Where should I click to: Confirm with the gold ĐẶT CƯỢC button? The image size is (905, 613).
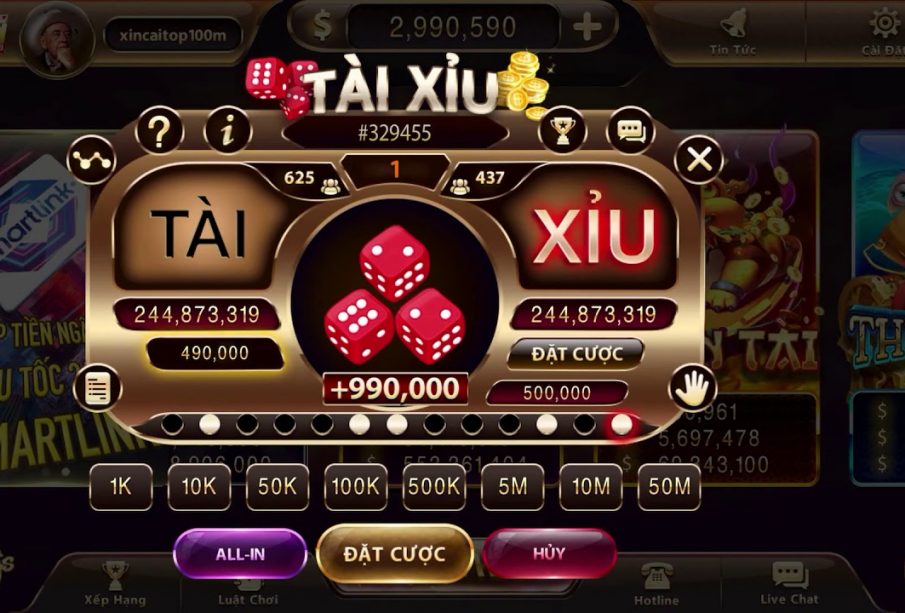click(x=395, y=553)
